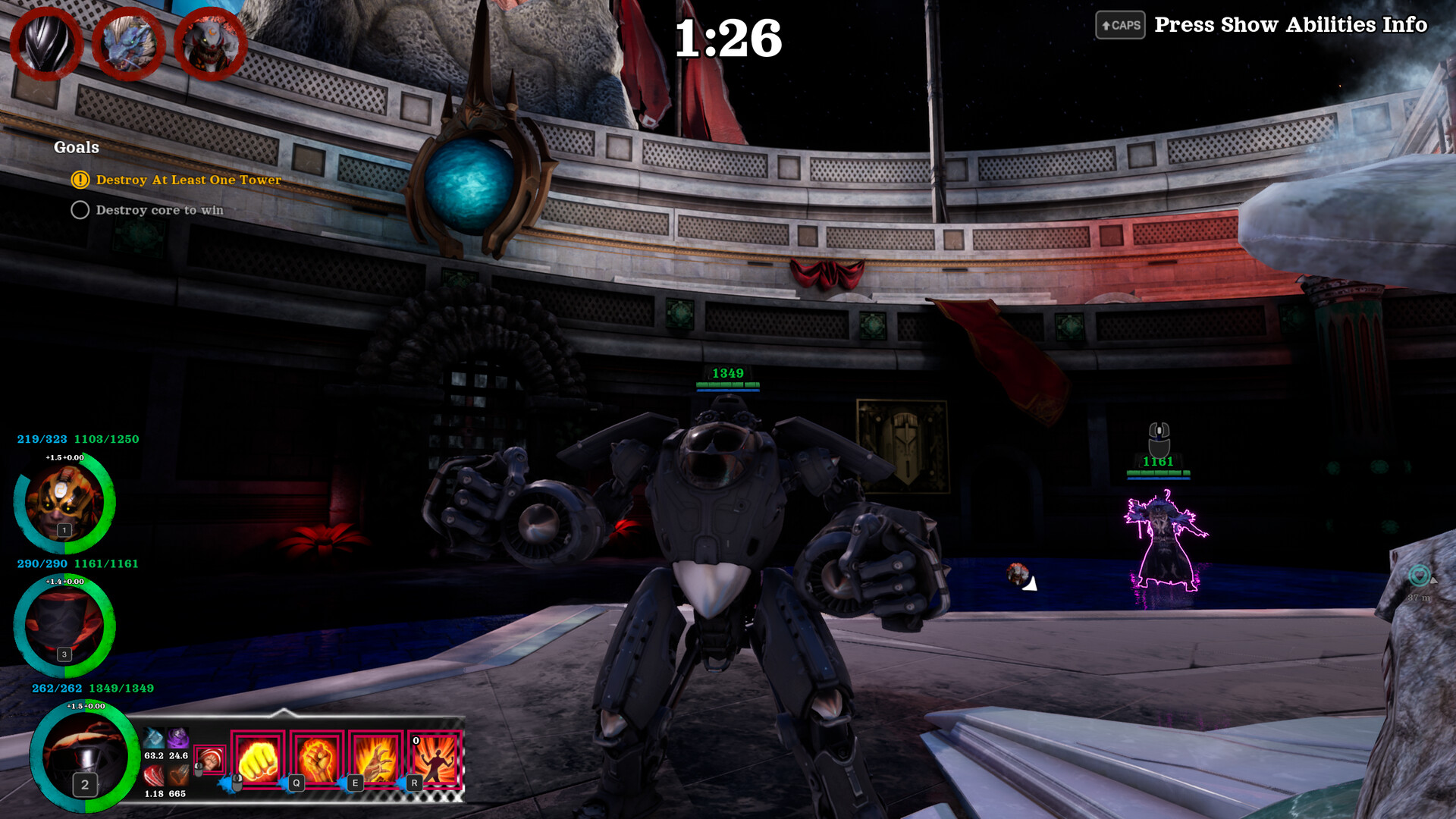The width and height of the screenshot is (1456, 819).
Task: Activate the yellow punching fist ability
Action: click(x=258, y=759)
